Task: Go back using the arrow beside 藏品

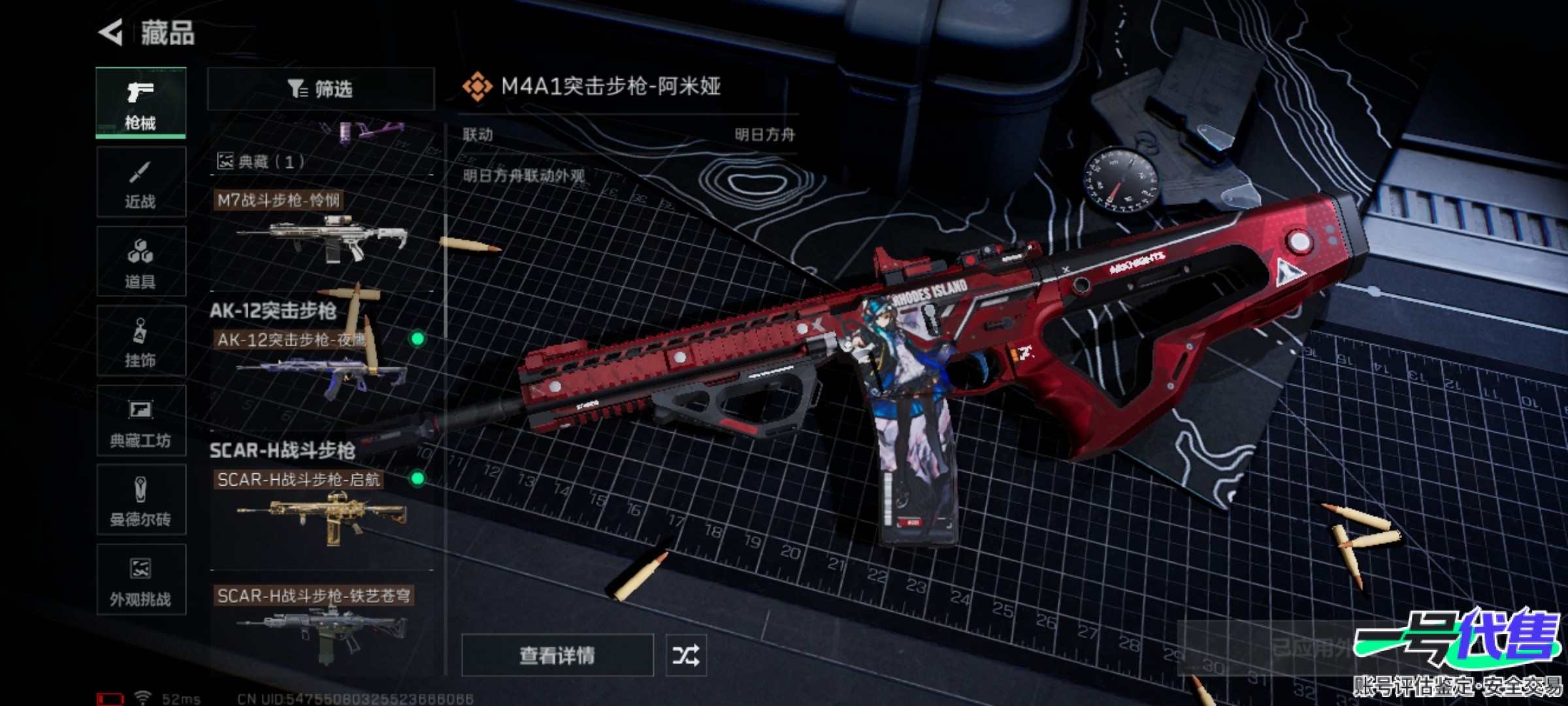Action: point(112,32)
